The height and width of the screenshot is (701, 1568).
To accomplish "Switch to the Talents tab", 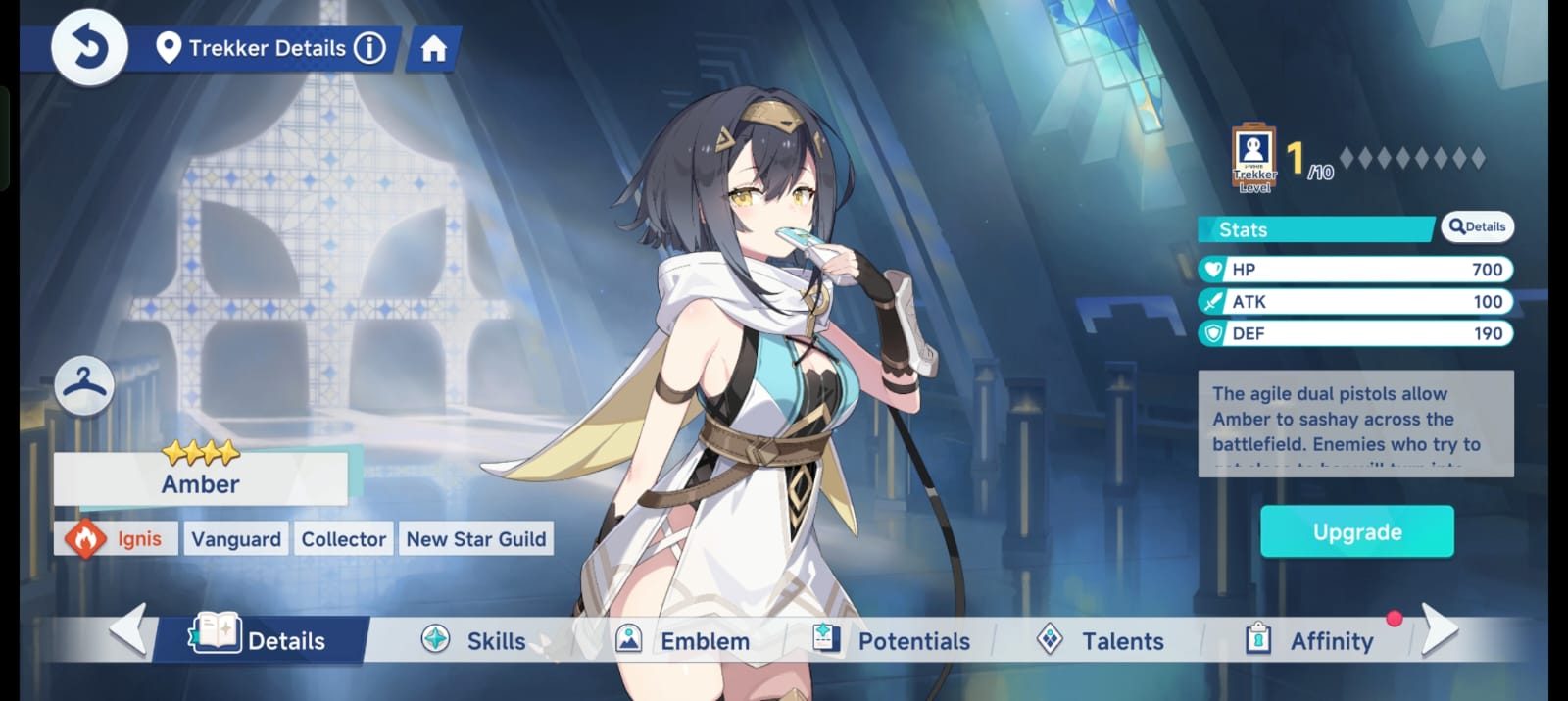I will [1102, 641].
